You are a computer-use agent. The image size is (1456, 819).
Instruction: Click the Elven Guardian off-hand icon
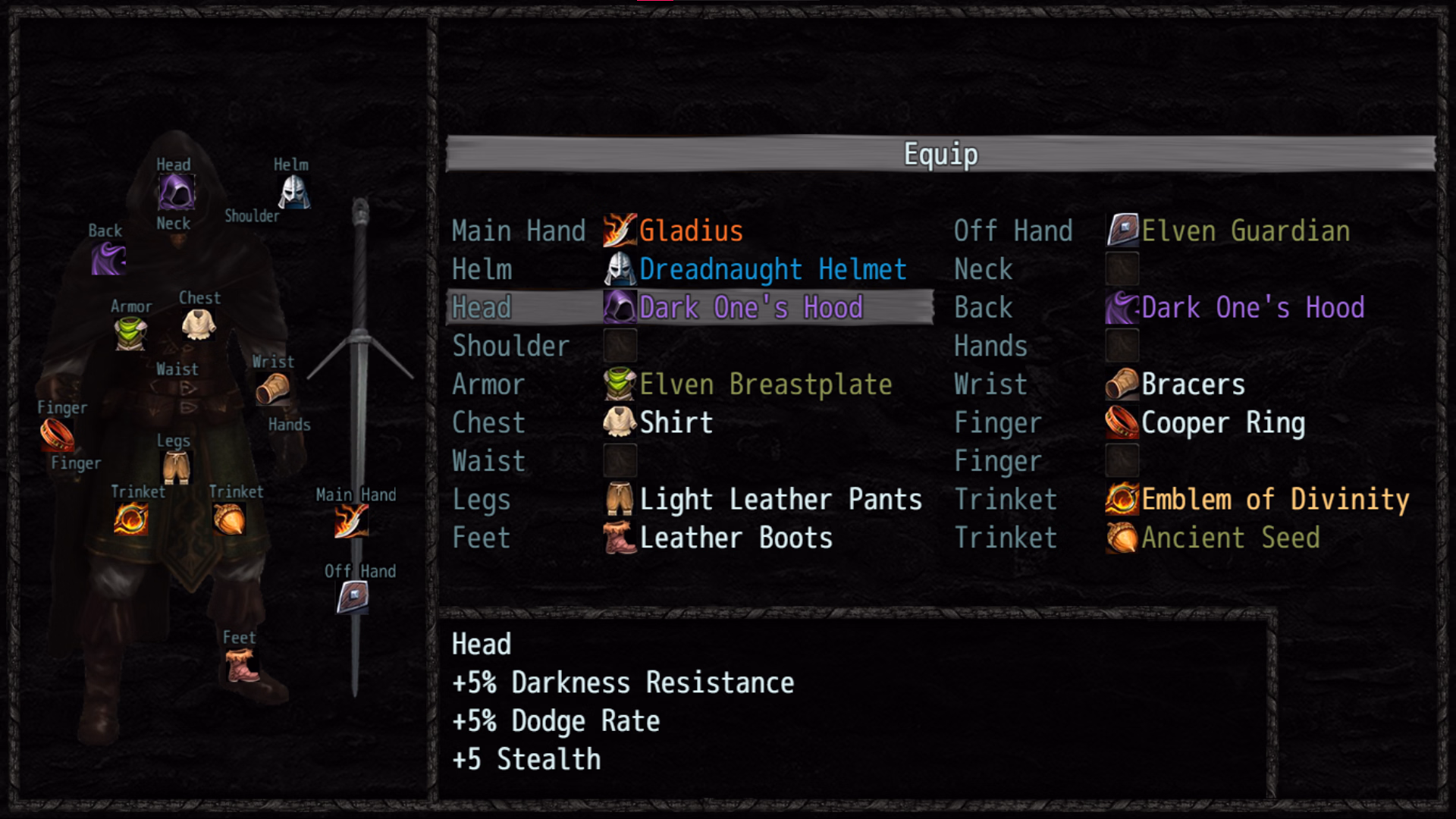pyautogui.click(x=1120, y=230)
